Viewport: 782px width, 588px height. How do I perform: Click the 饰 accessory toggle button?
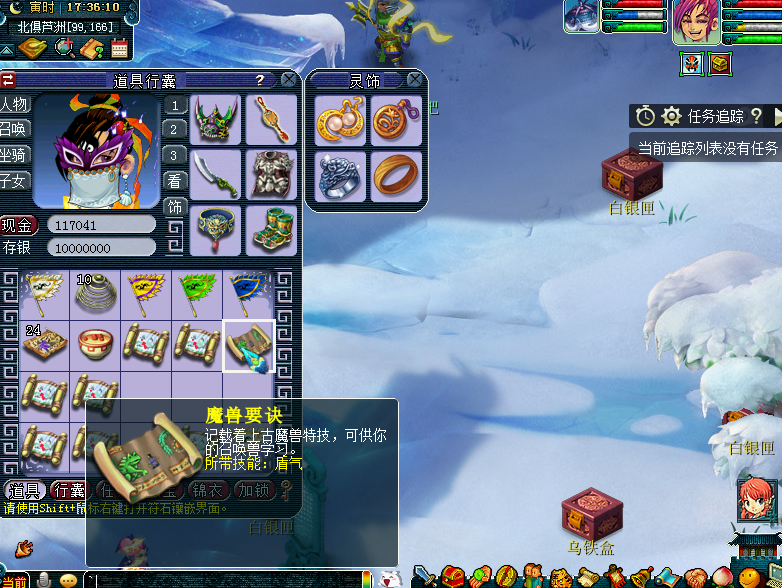175,207
